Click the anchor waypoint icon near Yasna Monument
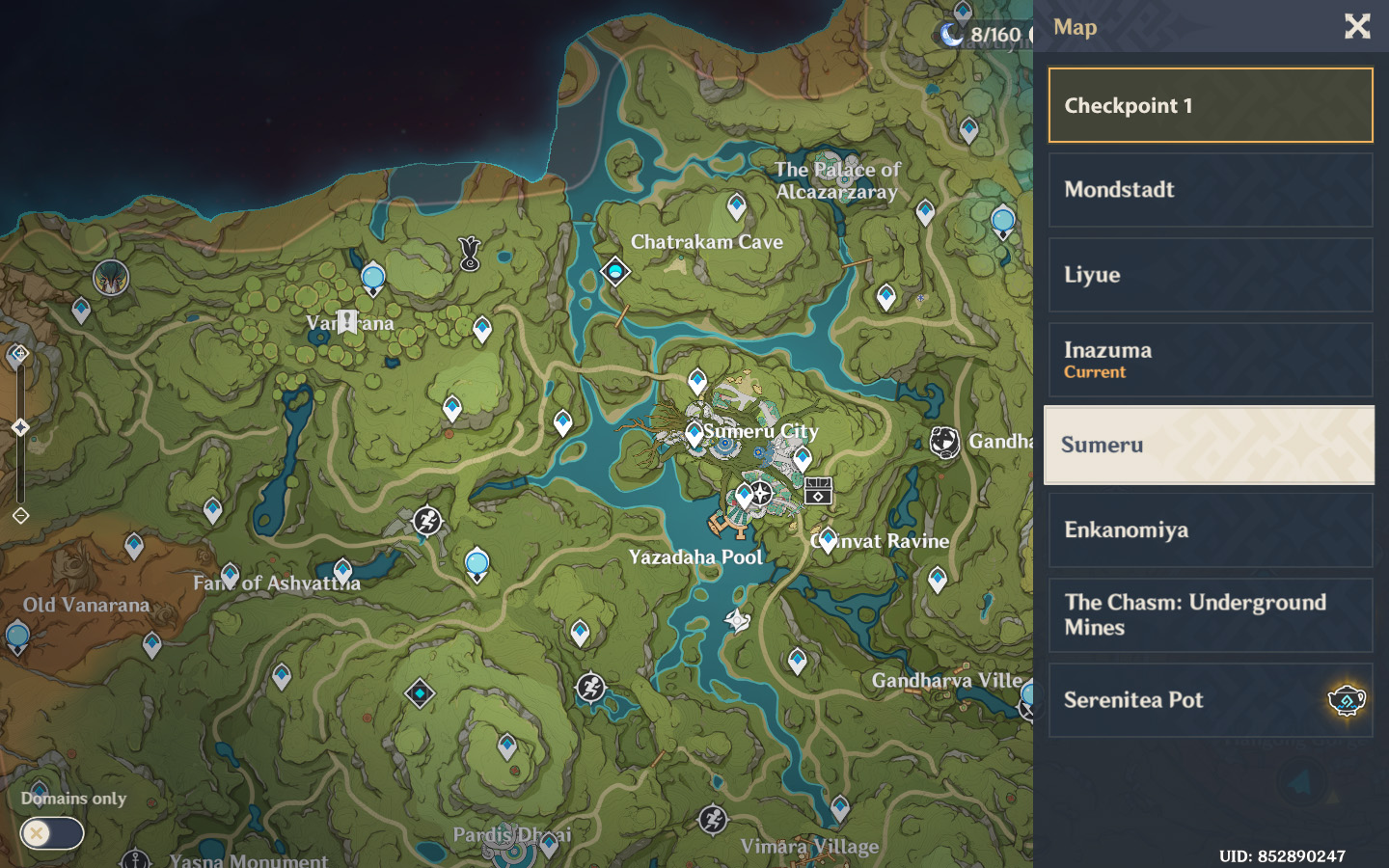 [134, 858]
